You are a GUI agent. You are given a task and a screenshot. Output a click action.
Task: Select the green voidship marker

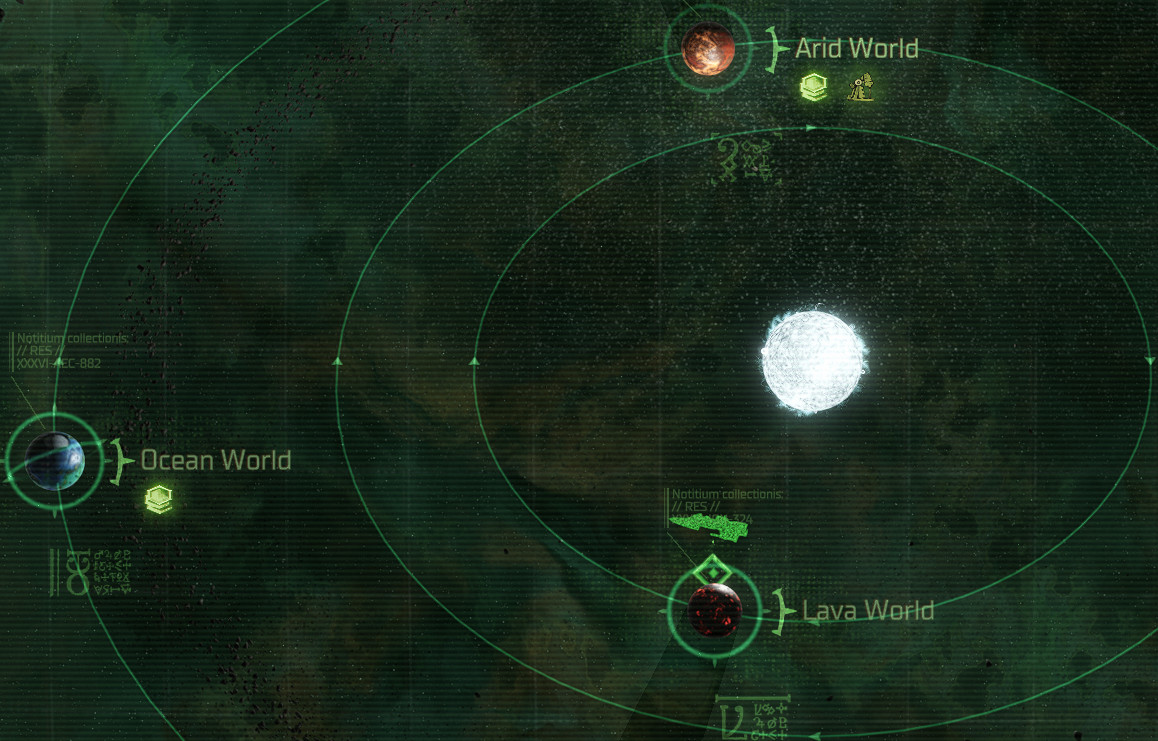coord(708,527)
